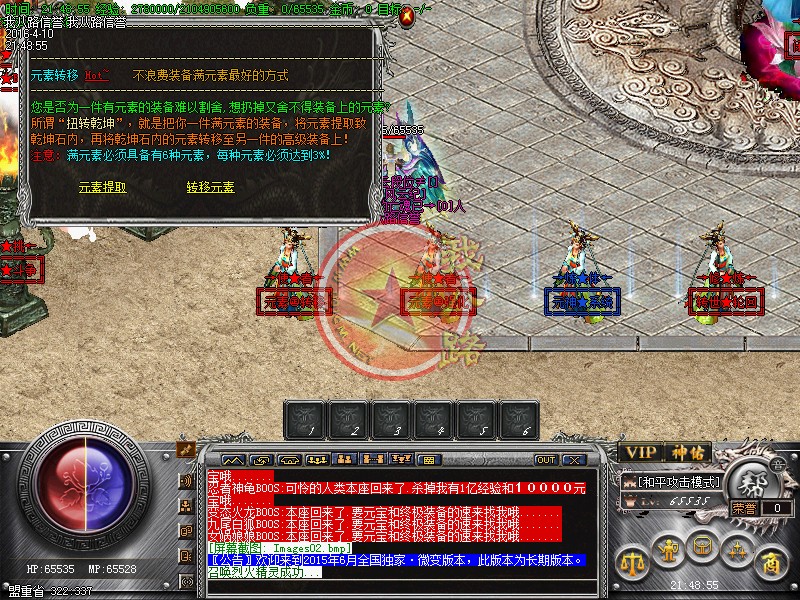This screenshot has height=600, width=800.
Task: Click the golden scales icon
Action: [632, 561]
